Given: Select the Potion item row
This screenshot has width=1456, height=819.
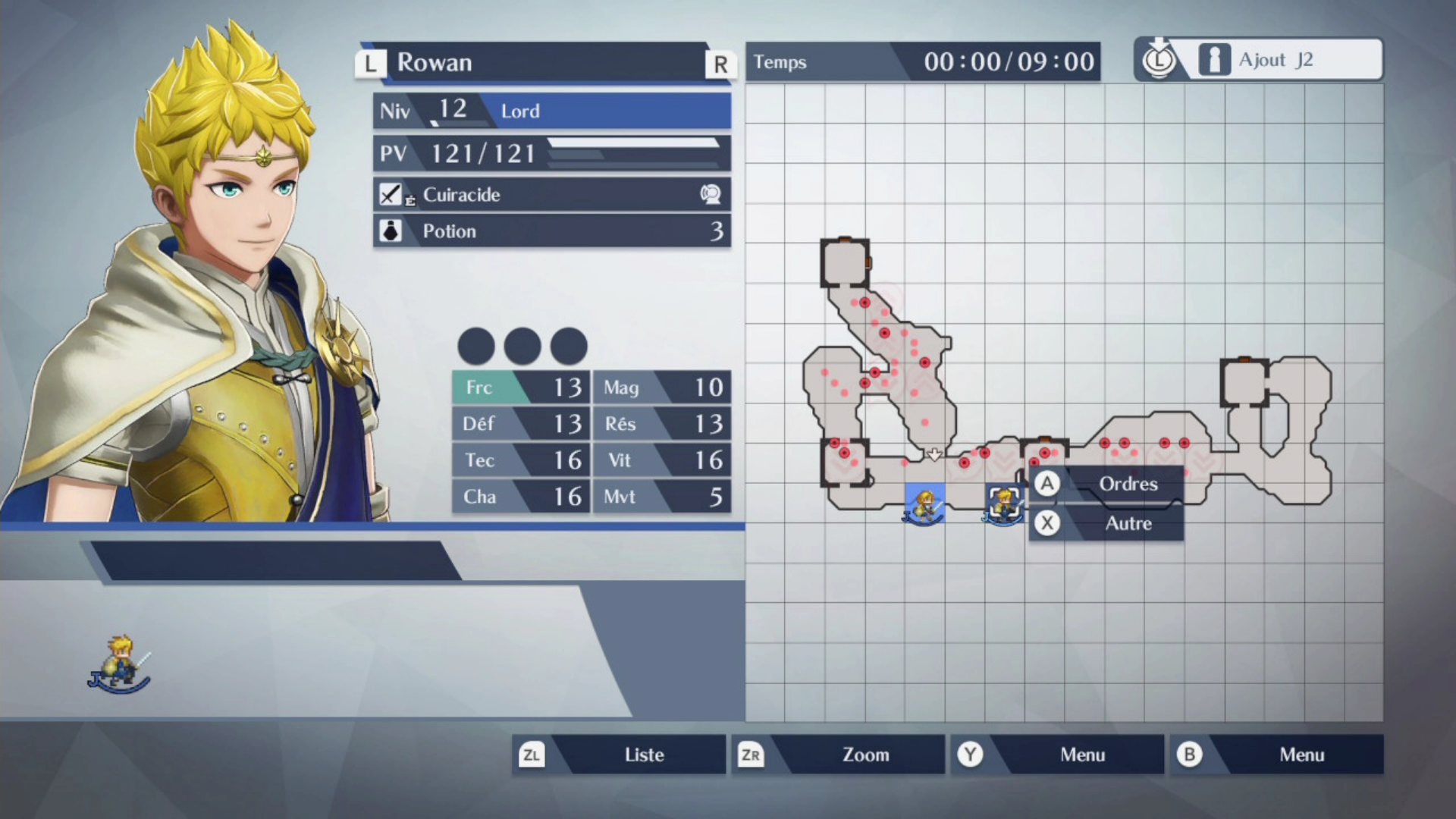Looking at the screenshot, I should [551, 231].
